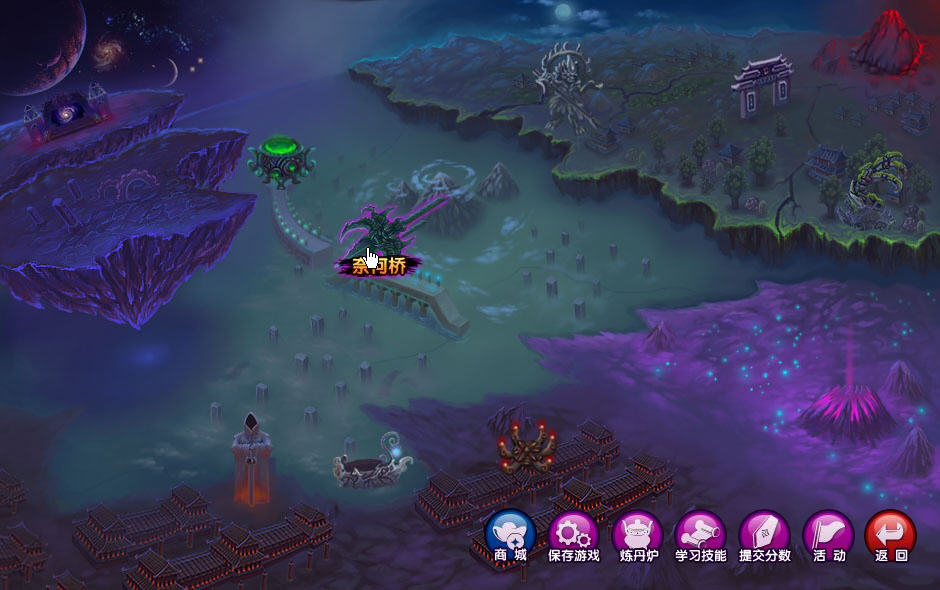Viewport: 940px width, 590px height.
Task: Go back with the red 返回 button
Action: (890, 534)
